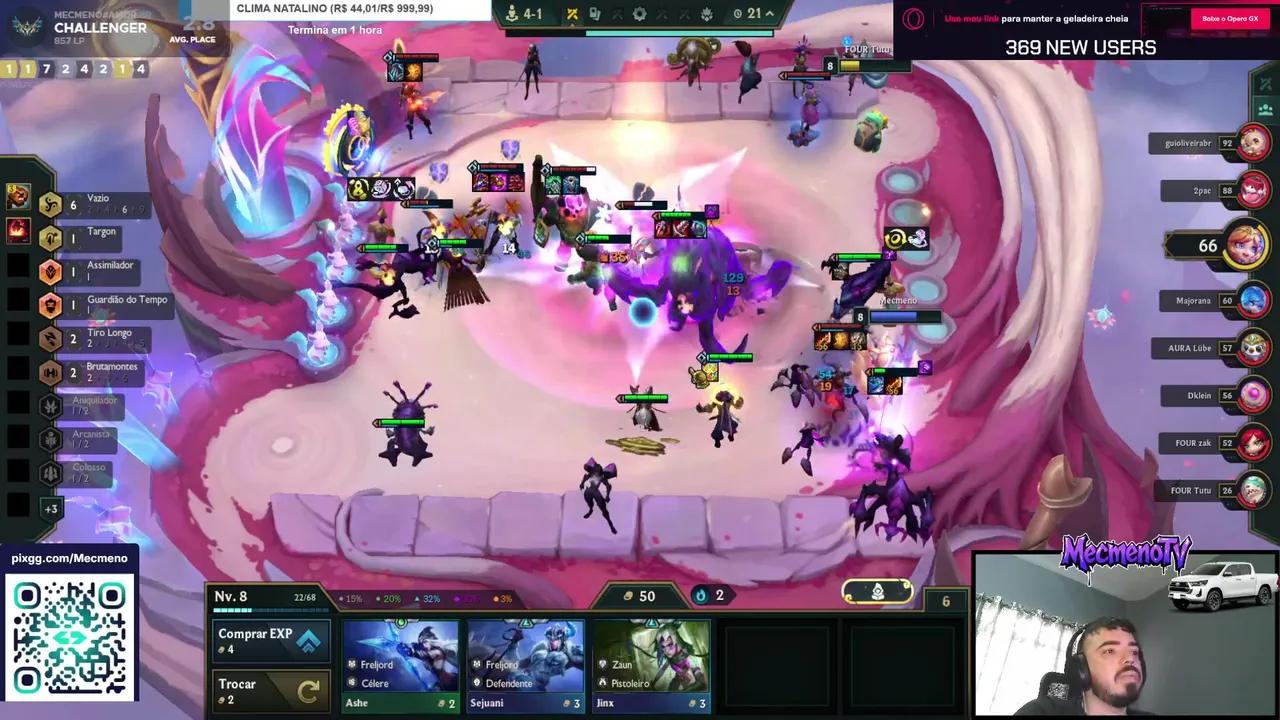This screenshot has height=720, width=1280.
Task: Click the Tiro Longo trait icon
Action: [50, 339]
